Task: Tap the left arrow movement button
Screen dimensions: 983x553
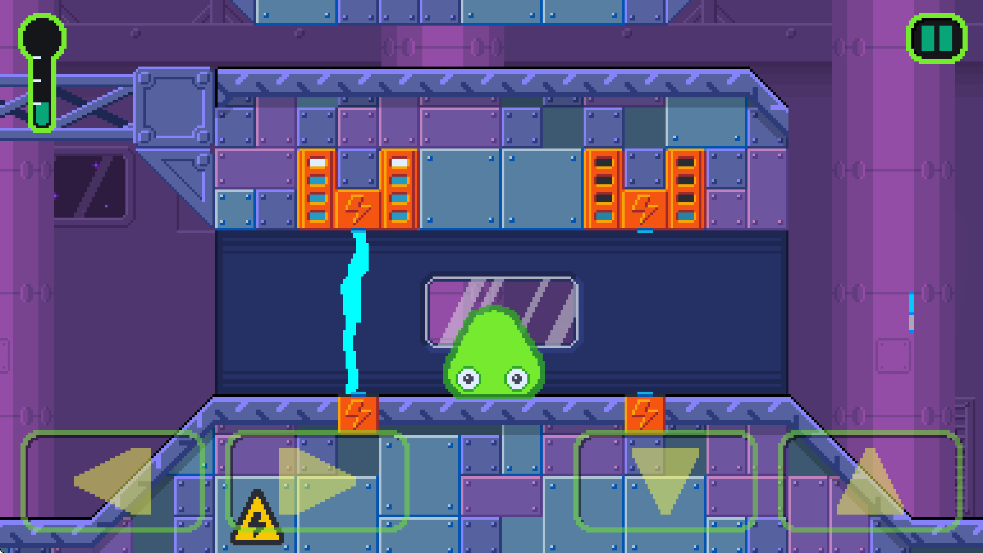Action: coord(113,481)
